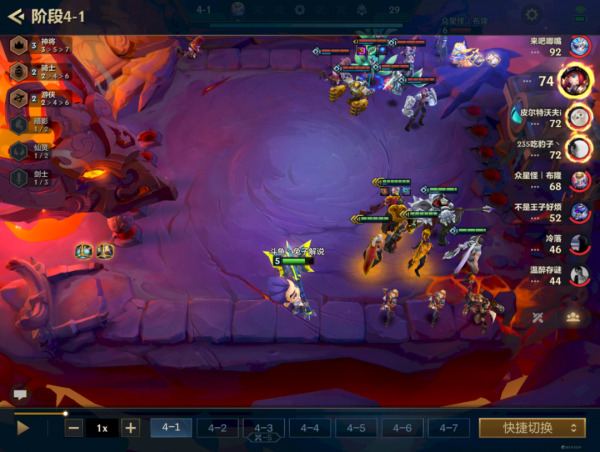
Task: Increase playback speed with the plus button
Action: (130, 427)
